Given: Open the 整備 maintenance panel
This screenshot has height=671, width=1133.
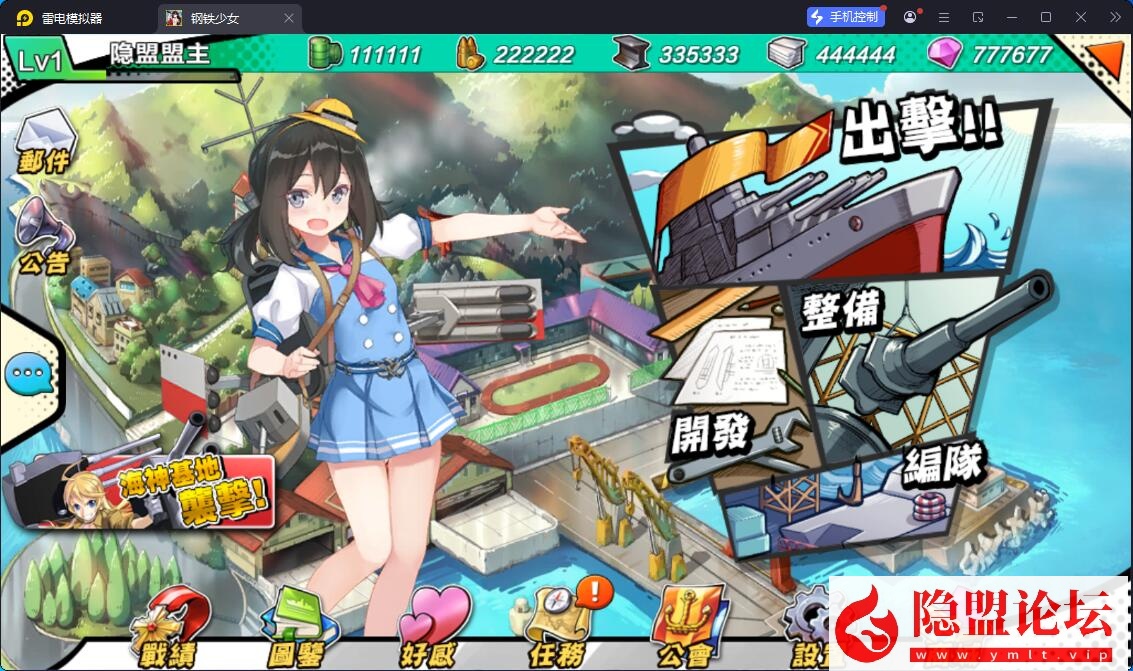Looking at the screenshot, I should pyautogui.click(x=900, y=340).
